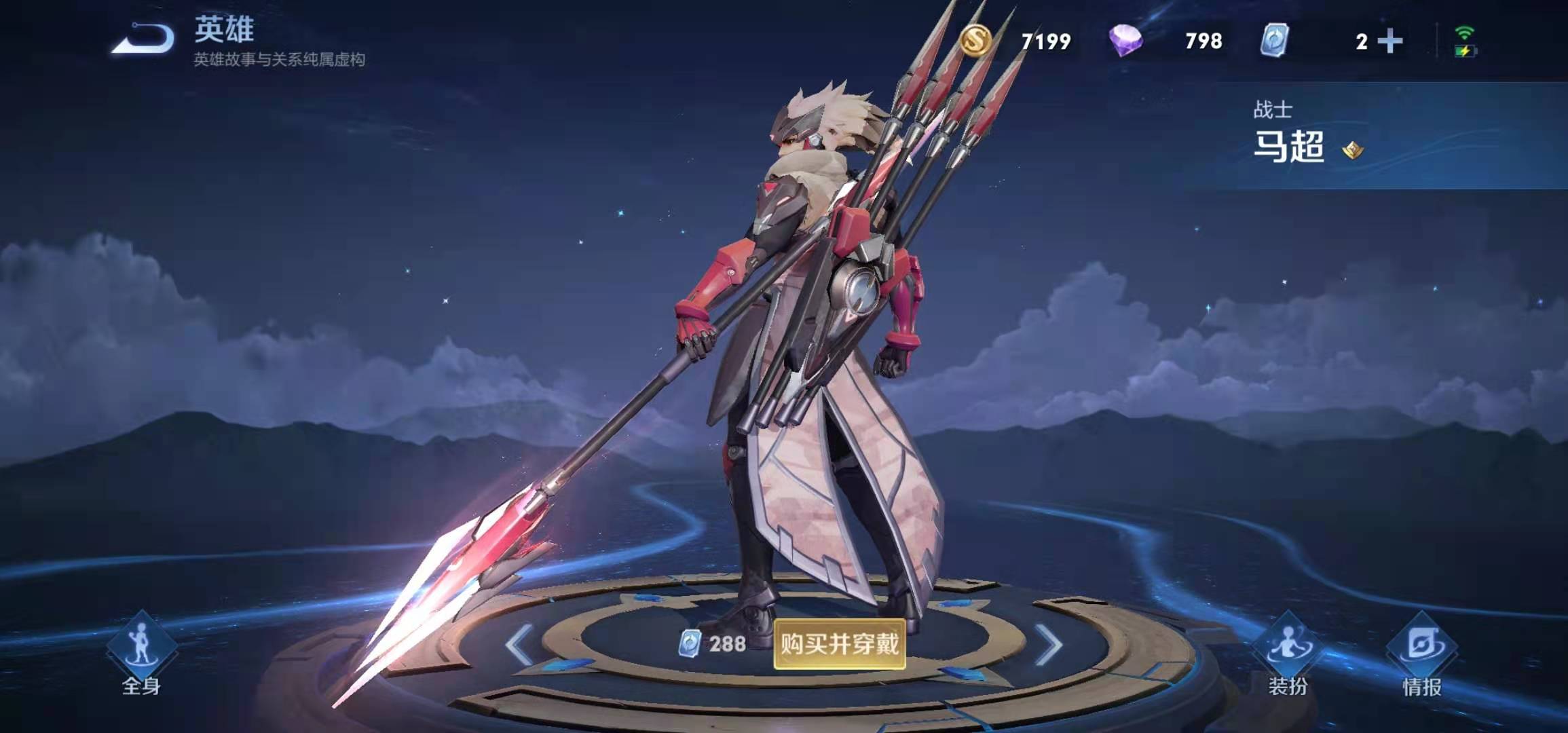Go back using the return arrow
Image resolution: width=1568 pixels, height=733 pixels.
click(143, 38)
